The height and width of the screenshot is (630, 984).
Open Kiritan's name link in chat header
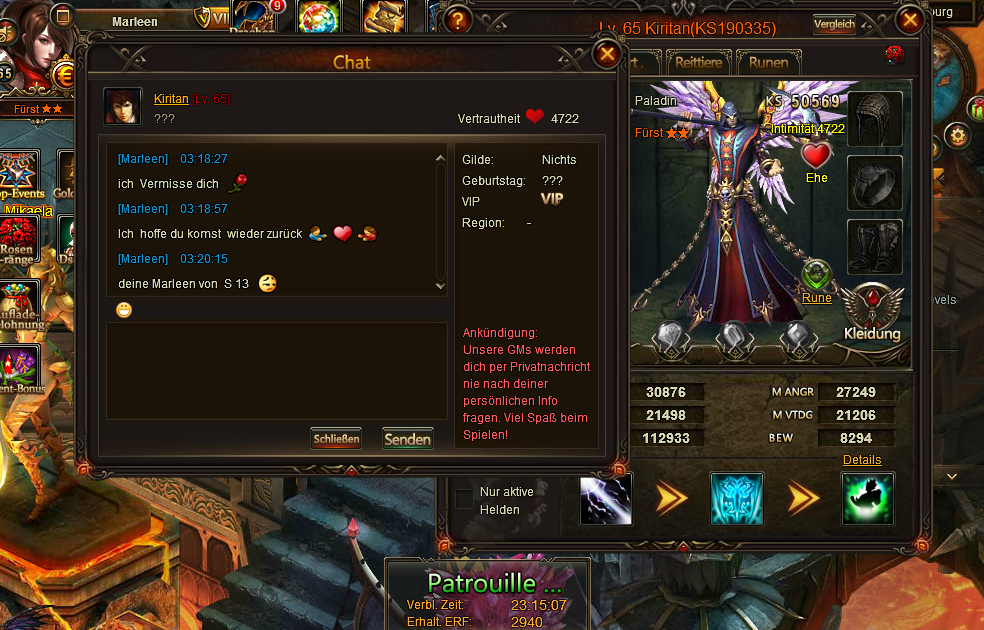[x=171, y=98]
